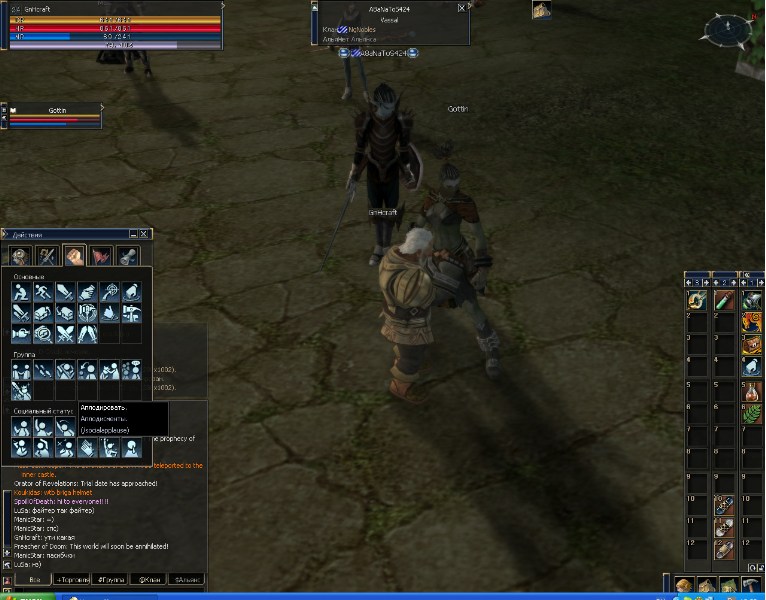The width and height of the screenshot is (766, 600).
Task: Use the red potion hotbar slot
Action: click(x=750, y=390)
